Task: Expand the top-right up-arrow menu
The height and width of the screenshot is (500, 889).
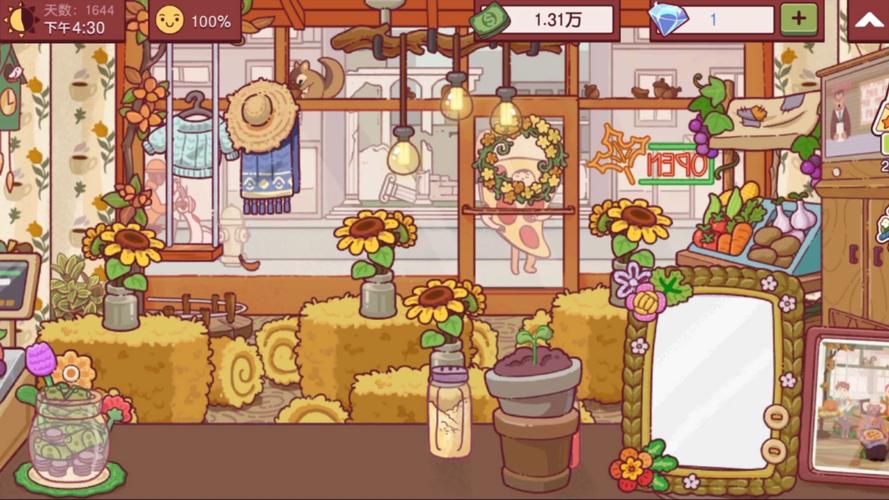Action: click(867, 20)
